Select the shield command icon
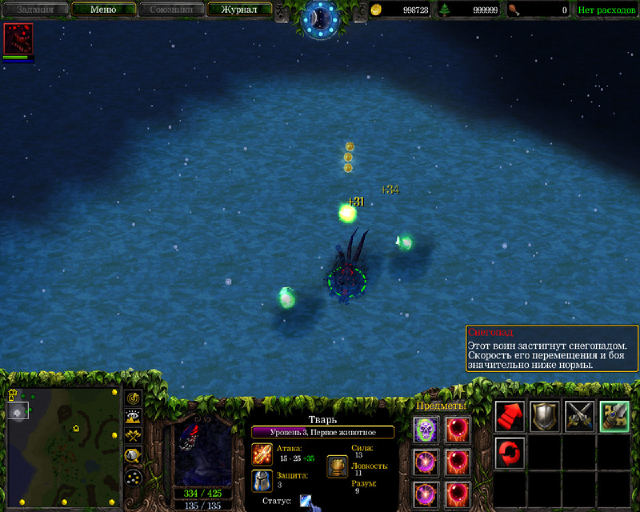 [545, 416]
